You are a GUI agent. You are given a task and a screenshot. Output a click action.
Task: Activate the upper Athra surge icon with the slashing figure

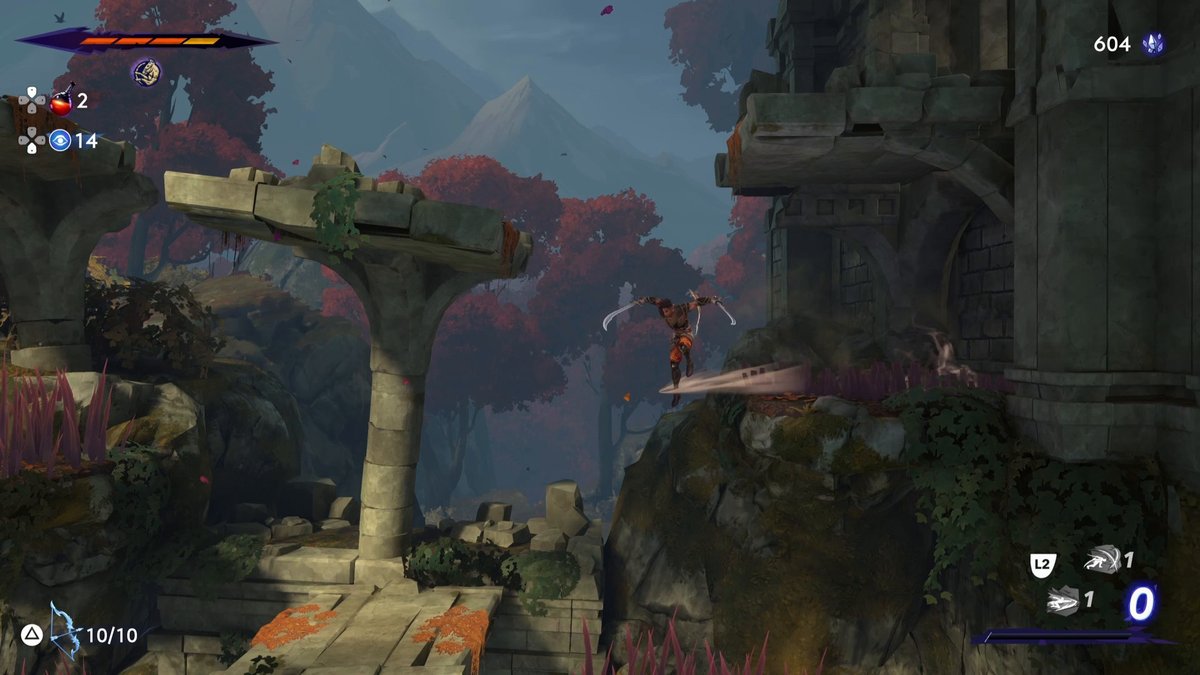pyautogui.click(x=1100, y=561)
